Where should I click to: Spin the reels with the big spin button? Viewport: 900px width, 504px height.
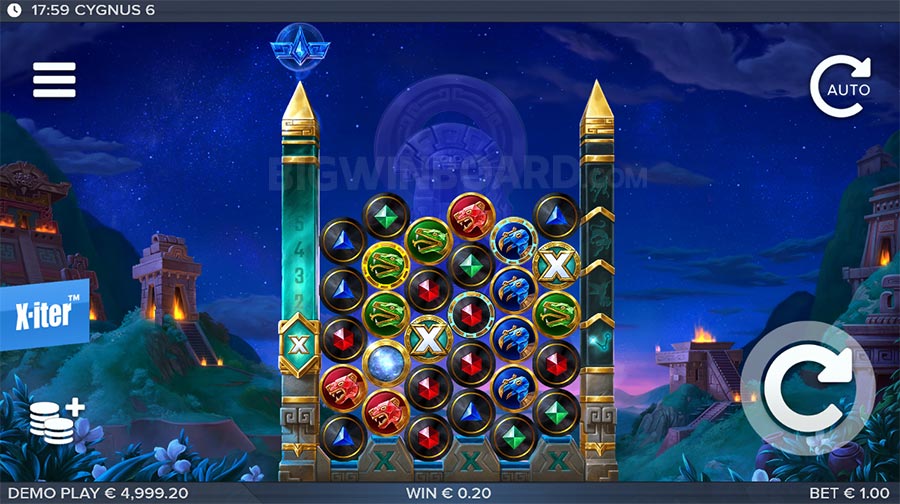pos(808,388)
